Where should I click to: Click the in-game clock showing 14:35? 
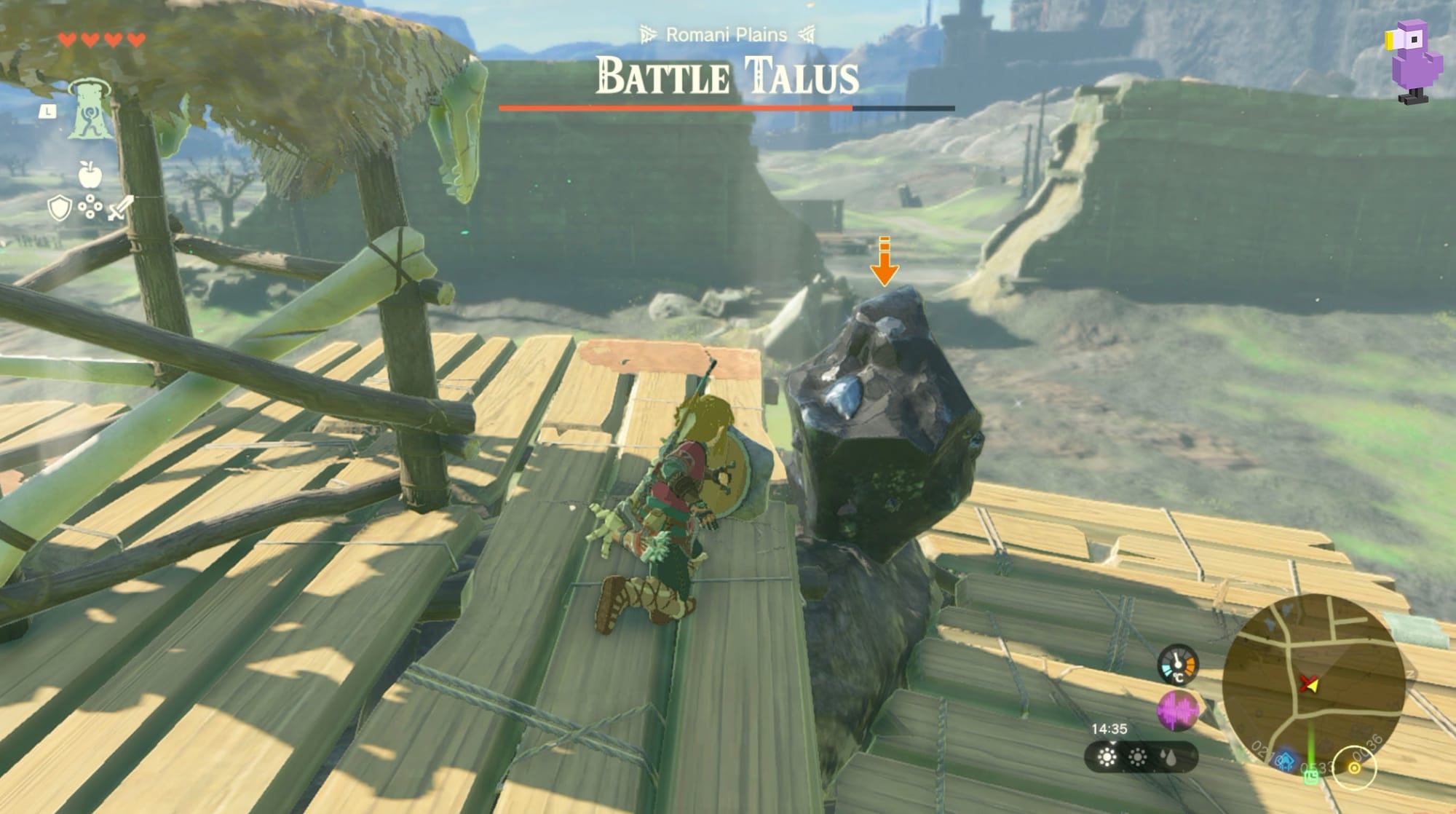click(x=1109, y=729)
